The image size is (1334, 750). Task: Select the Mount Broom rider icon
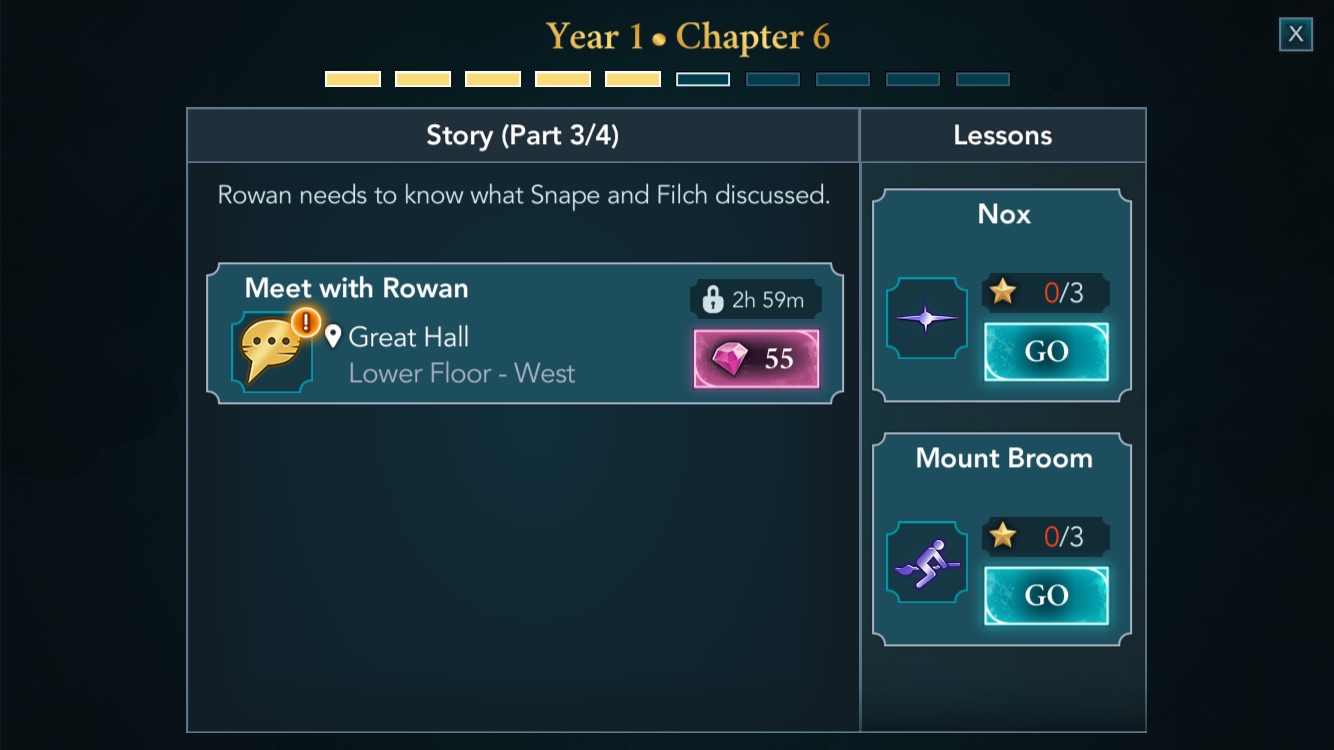[x=927, y=562]
